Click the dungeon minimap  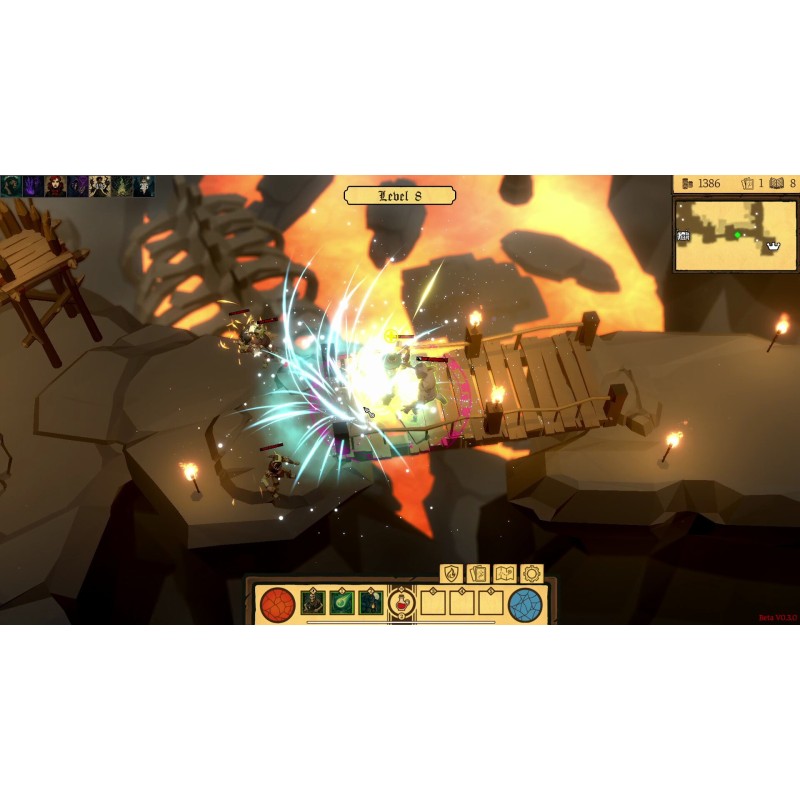point(734,236)
